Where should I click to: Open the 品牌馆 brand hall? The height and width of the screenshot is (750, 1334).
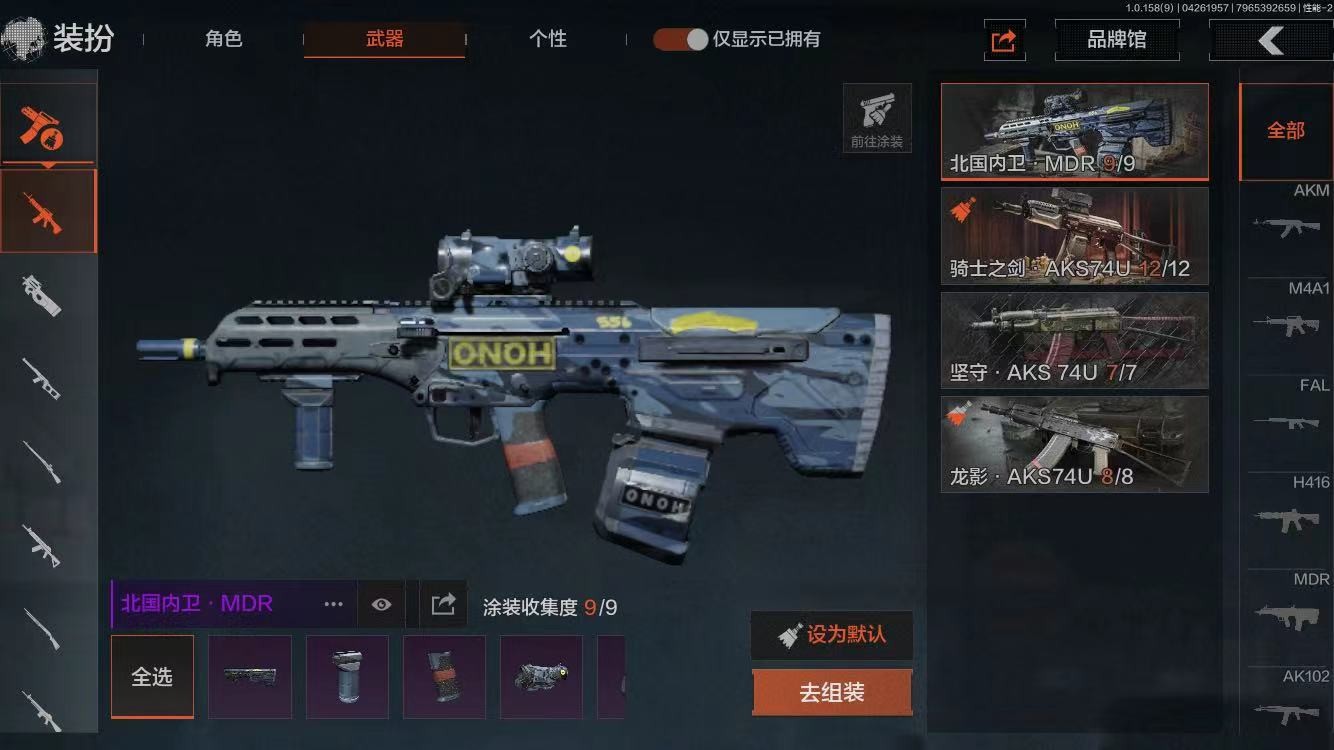pyautogui.click(x=1116, y=41)
